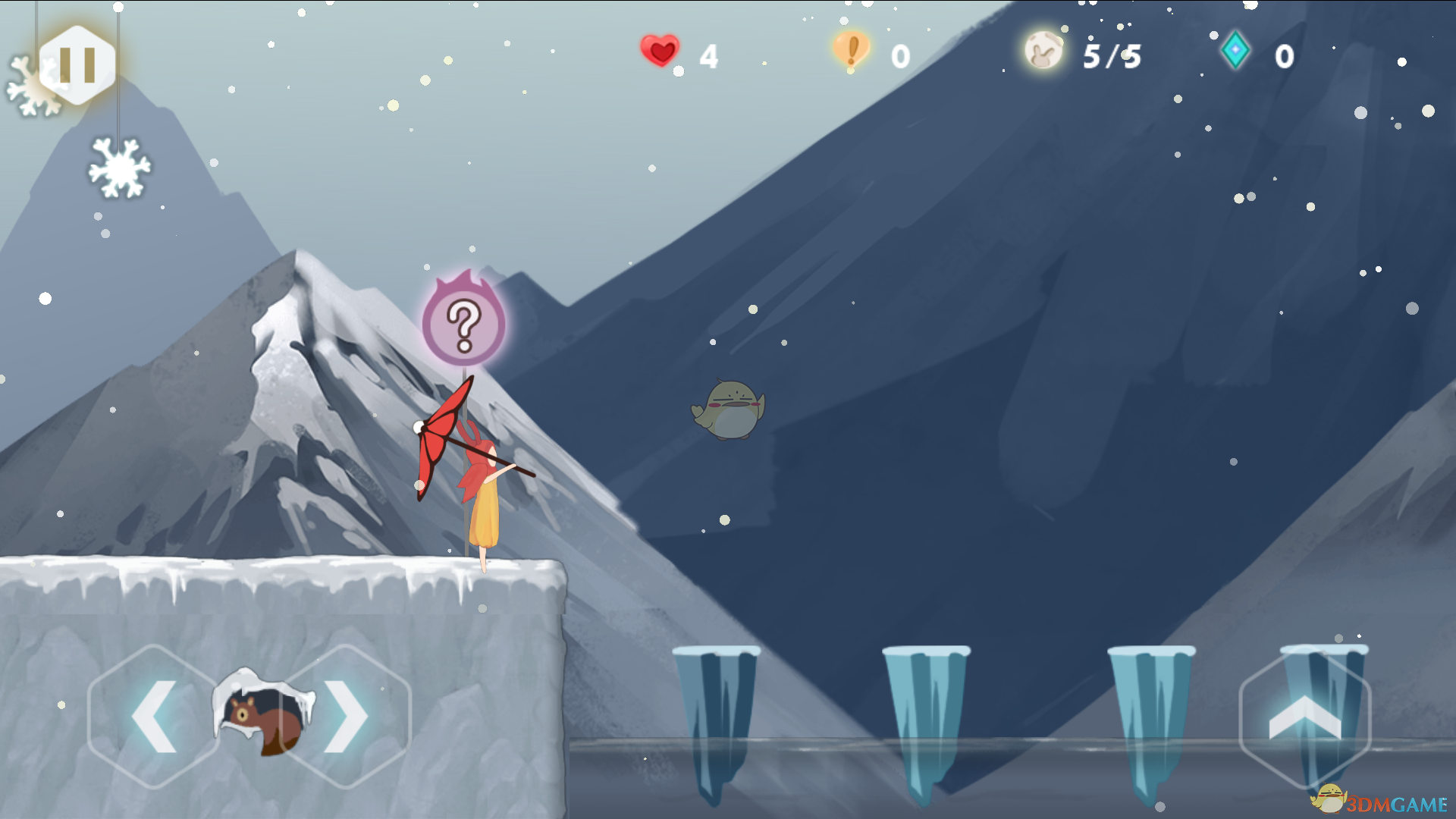Hit the up arrow jump button
The height and width of the screenshot is (819, 1456).
[x=1304, y=718]
